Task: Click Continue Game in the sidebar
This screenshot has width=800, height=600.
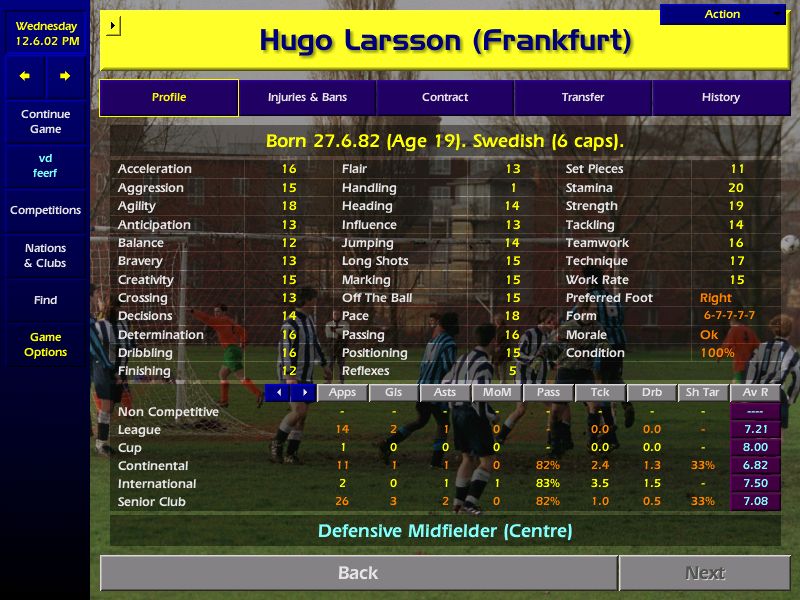Action: (45, 121)
